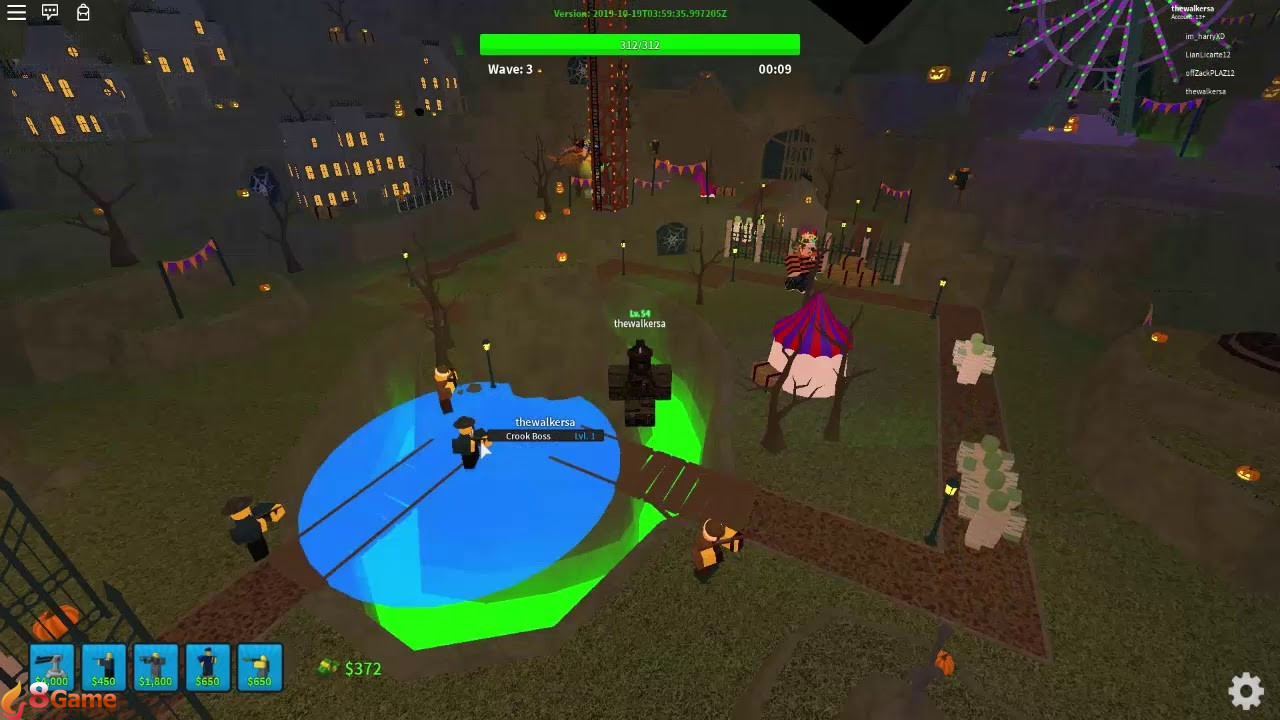
Task: Select the $650 blue soldier tower
Action: click(x=208, y=665)
